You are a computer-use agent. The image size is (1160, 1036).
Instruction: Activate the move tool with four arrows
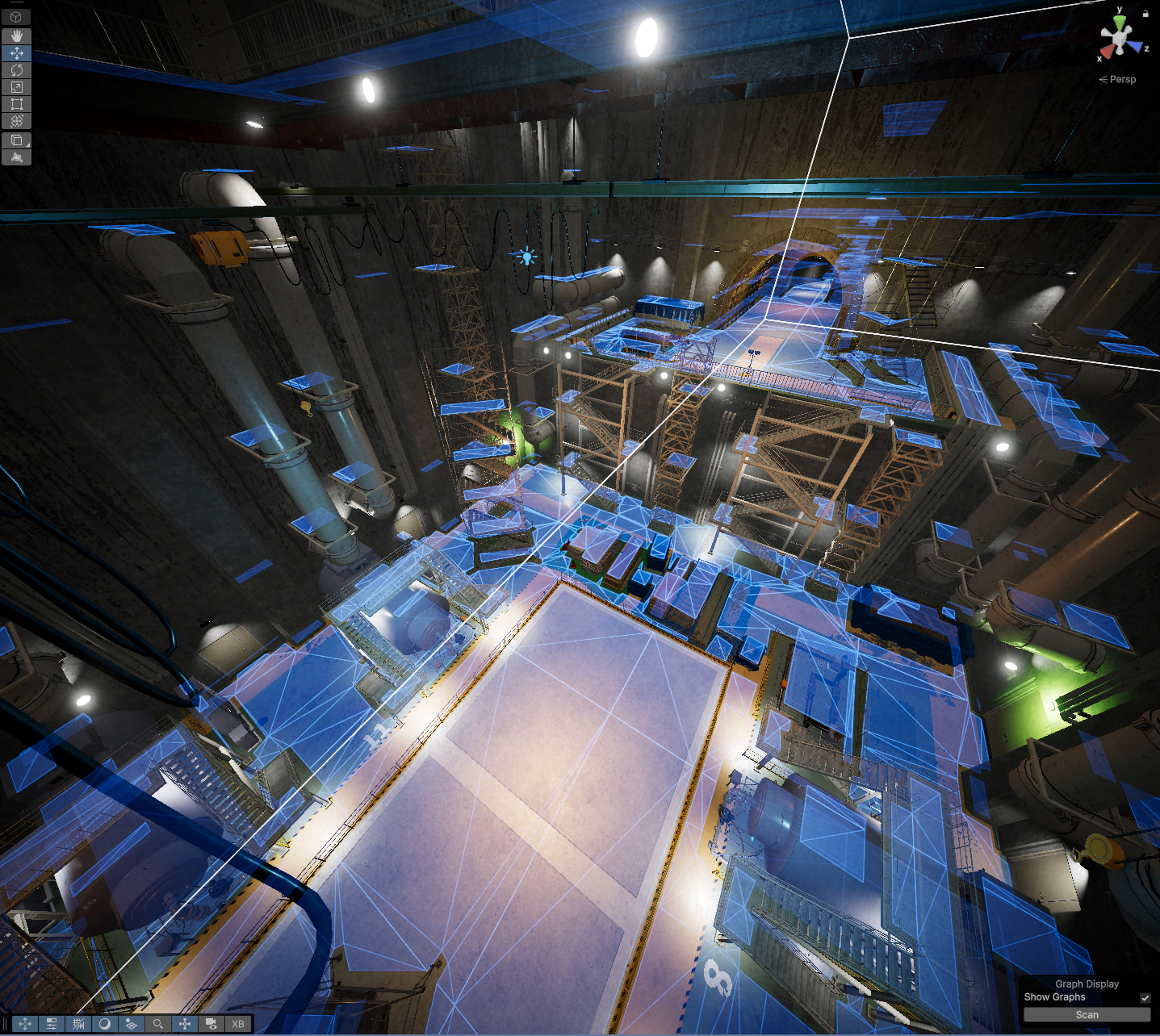[x=16, y=53]
